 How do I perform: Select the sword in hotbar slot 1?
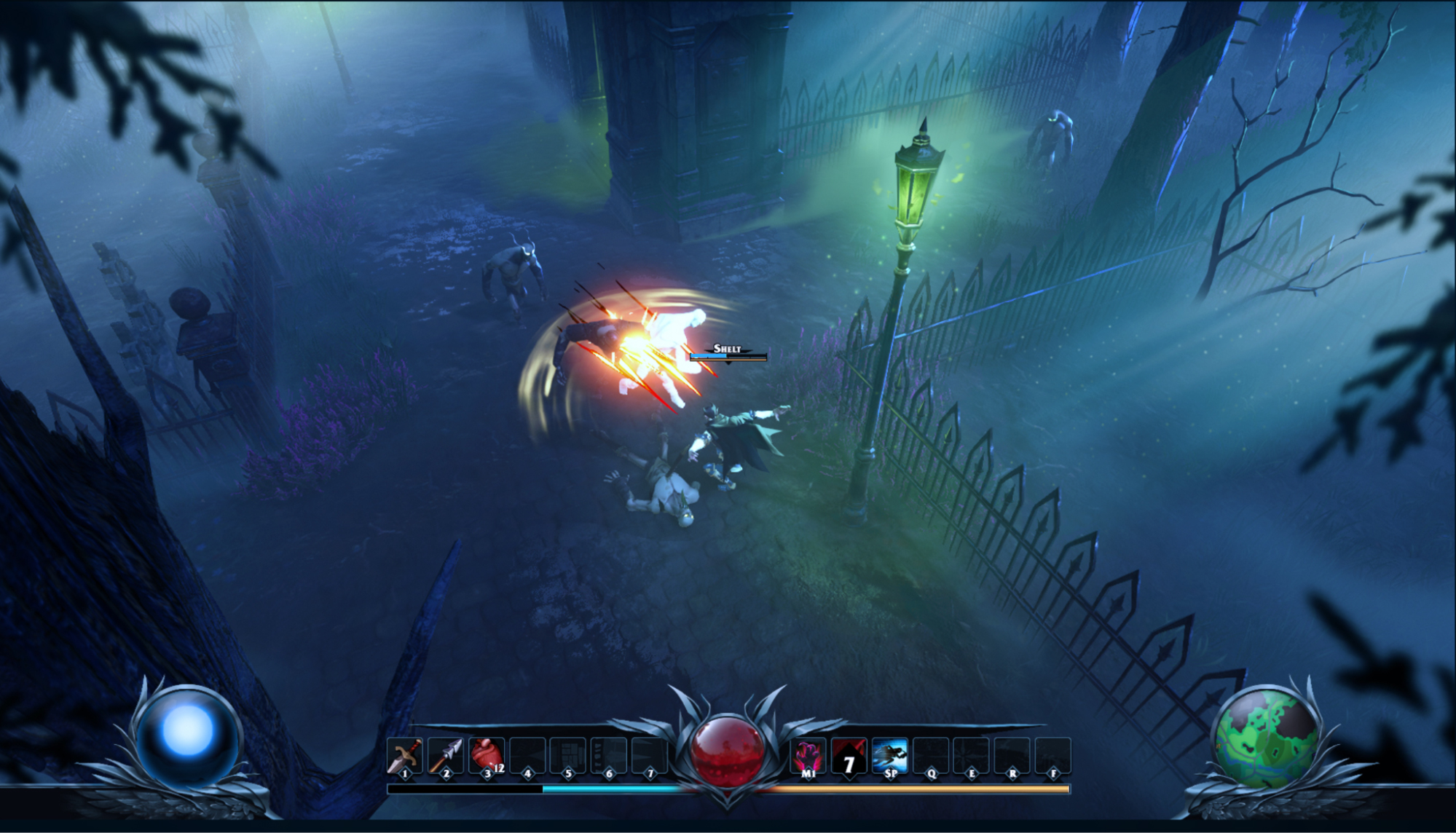(x=405, y=756)
